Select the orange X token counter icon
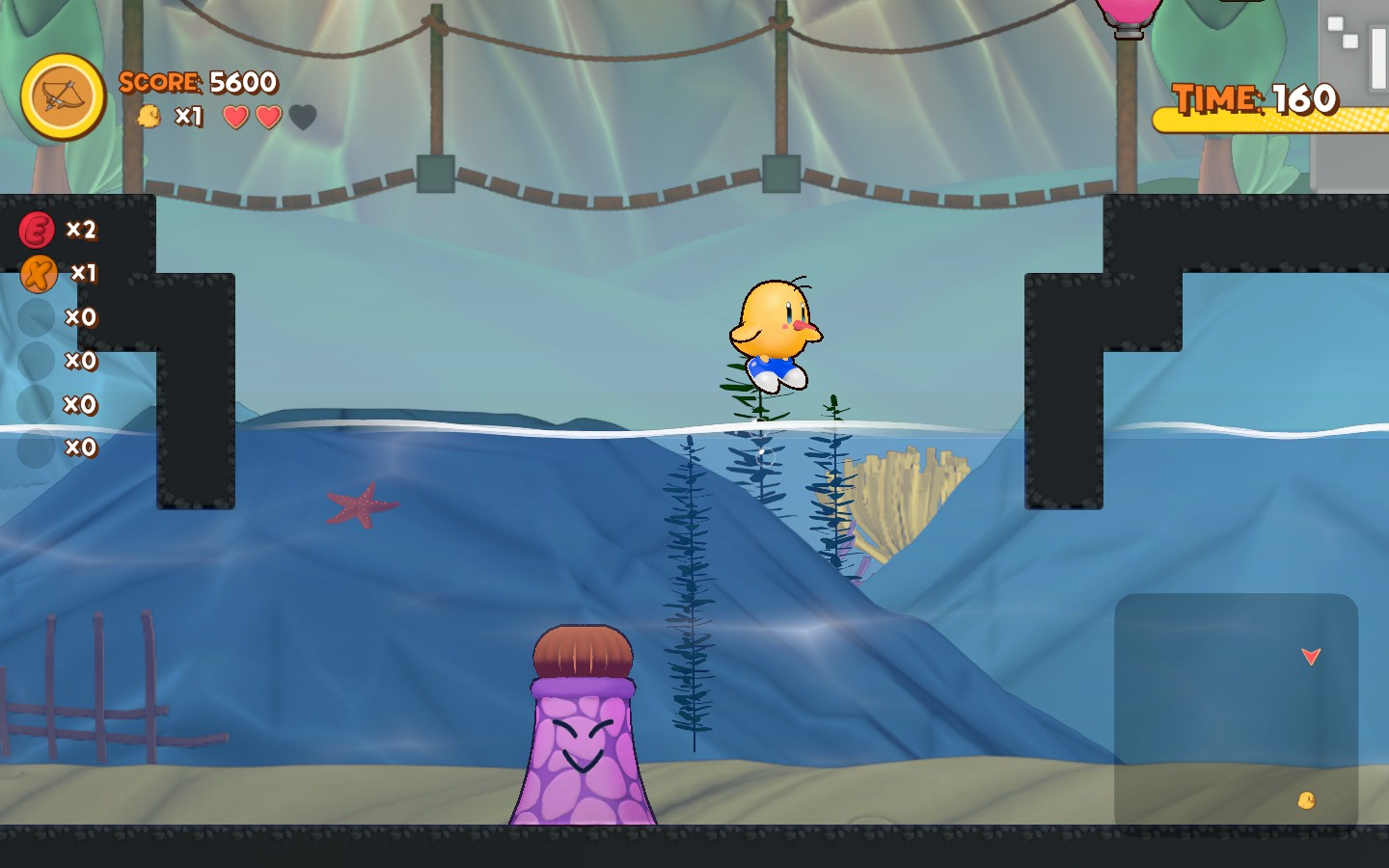This screenshot has width=1389, height=868. pyautogui.click(x=39, y=274)
